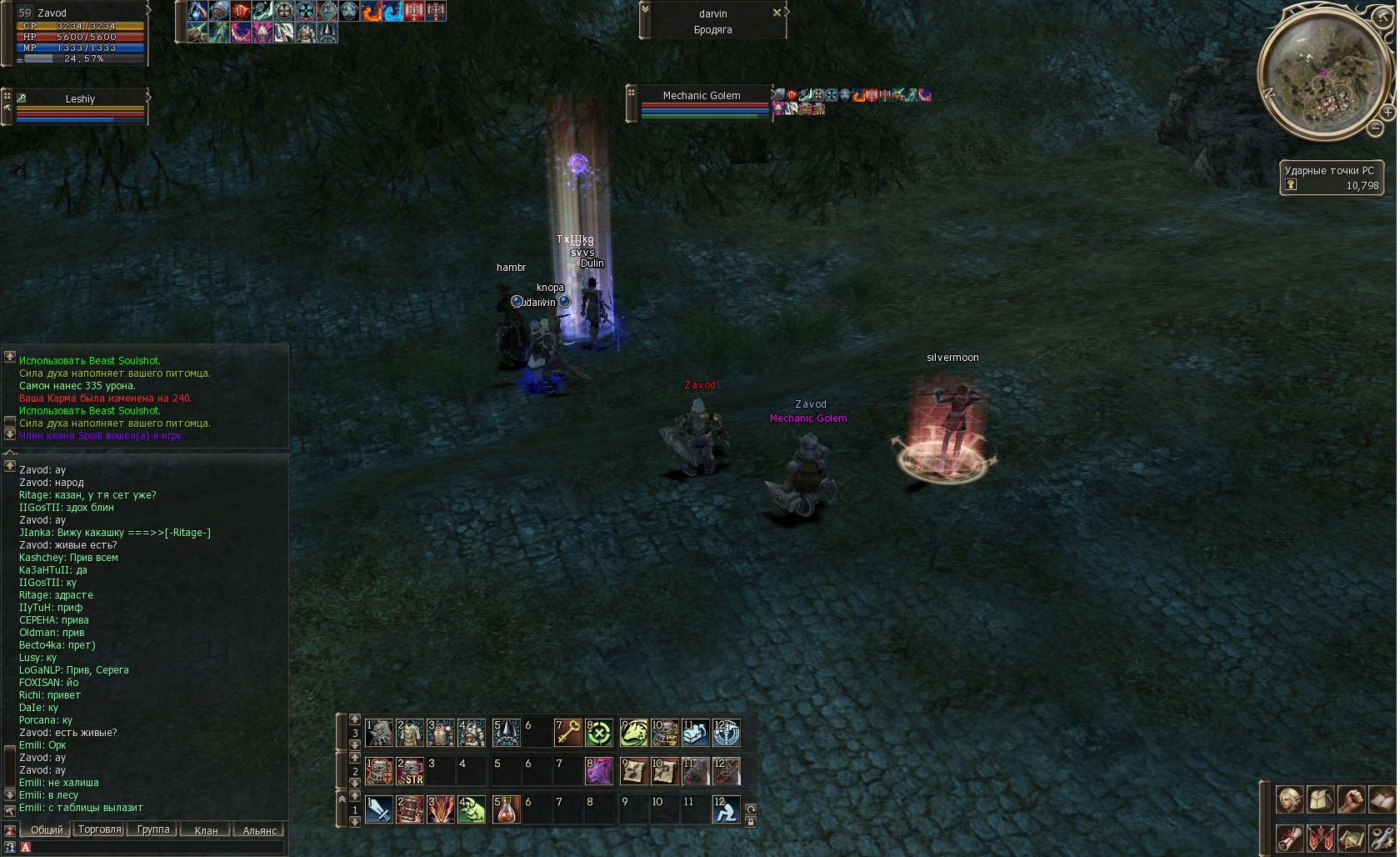The height and width of the screenshot is (857, 1400).
Task: Activate the sword attack hotbar slot
Action: (379, 809)
